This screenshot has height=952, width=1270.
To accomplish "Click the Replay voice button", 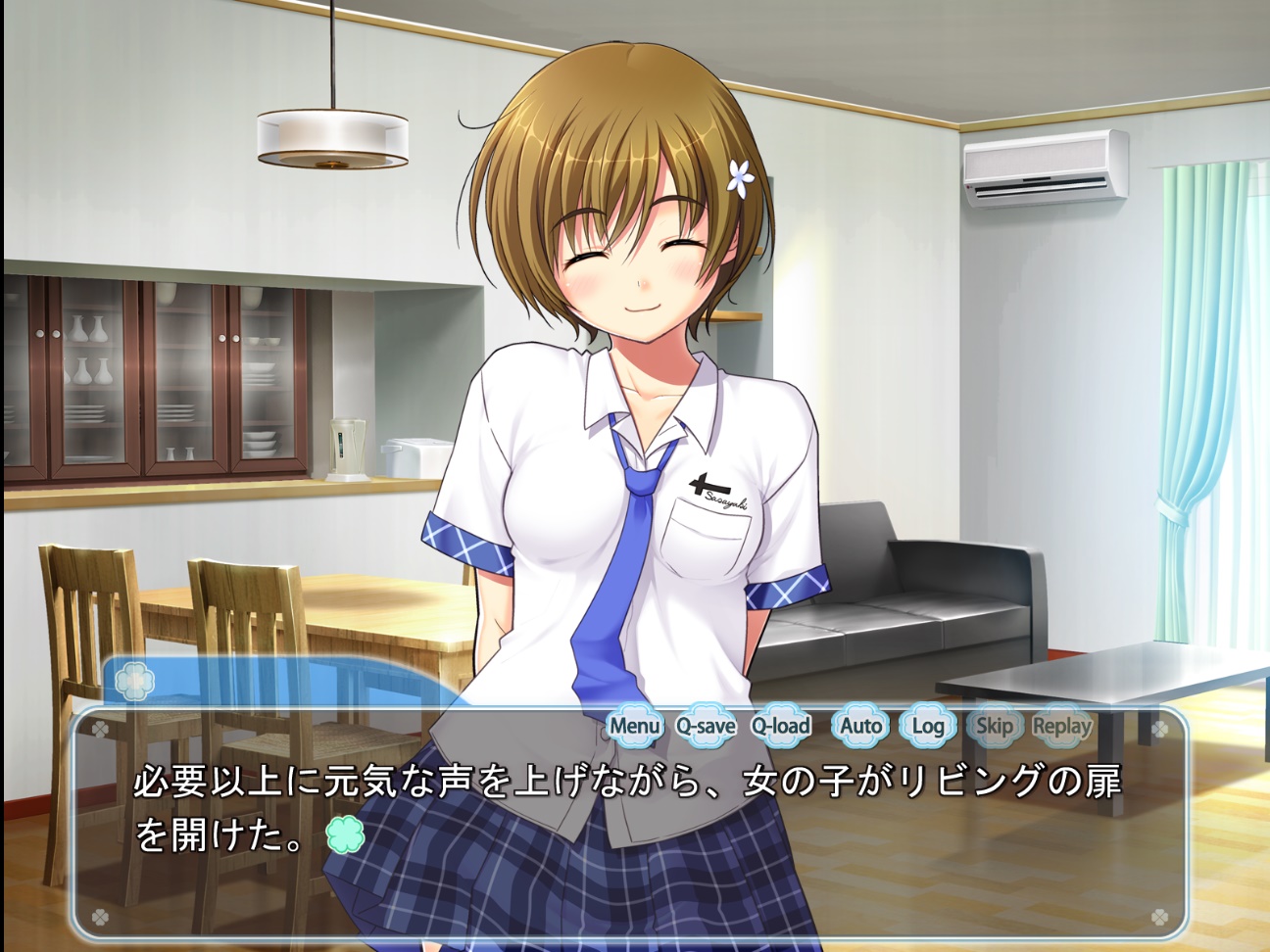I will tap(1061, 726).
